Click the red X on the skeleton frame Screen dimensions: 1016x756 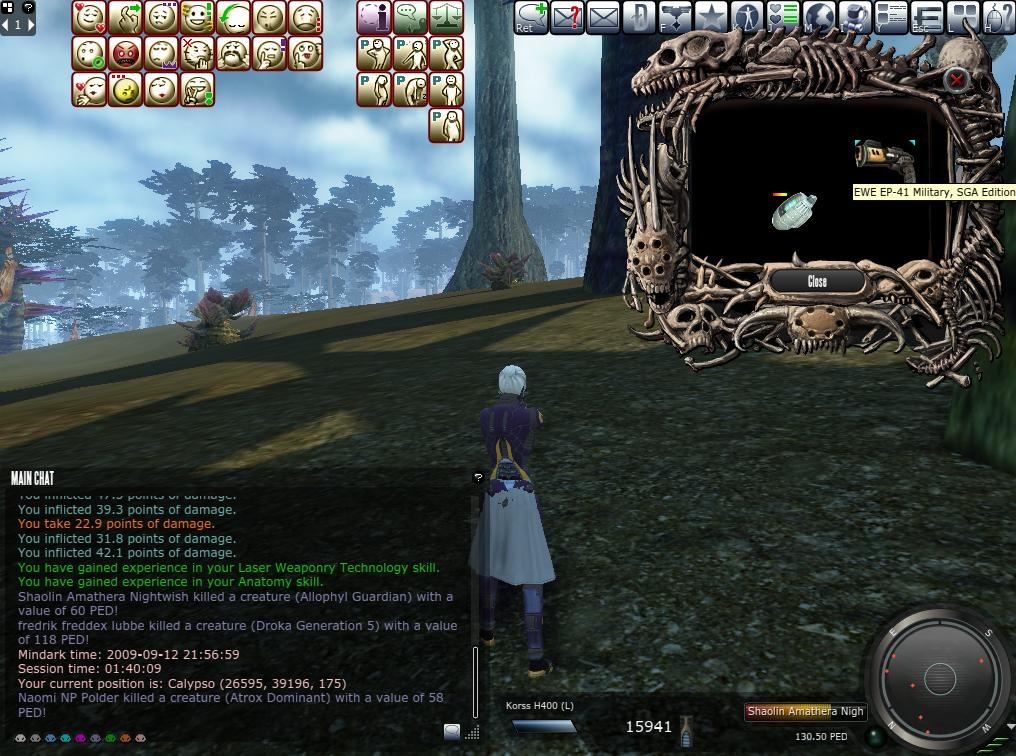pos(957,79)
